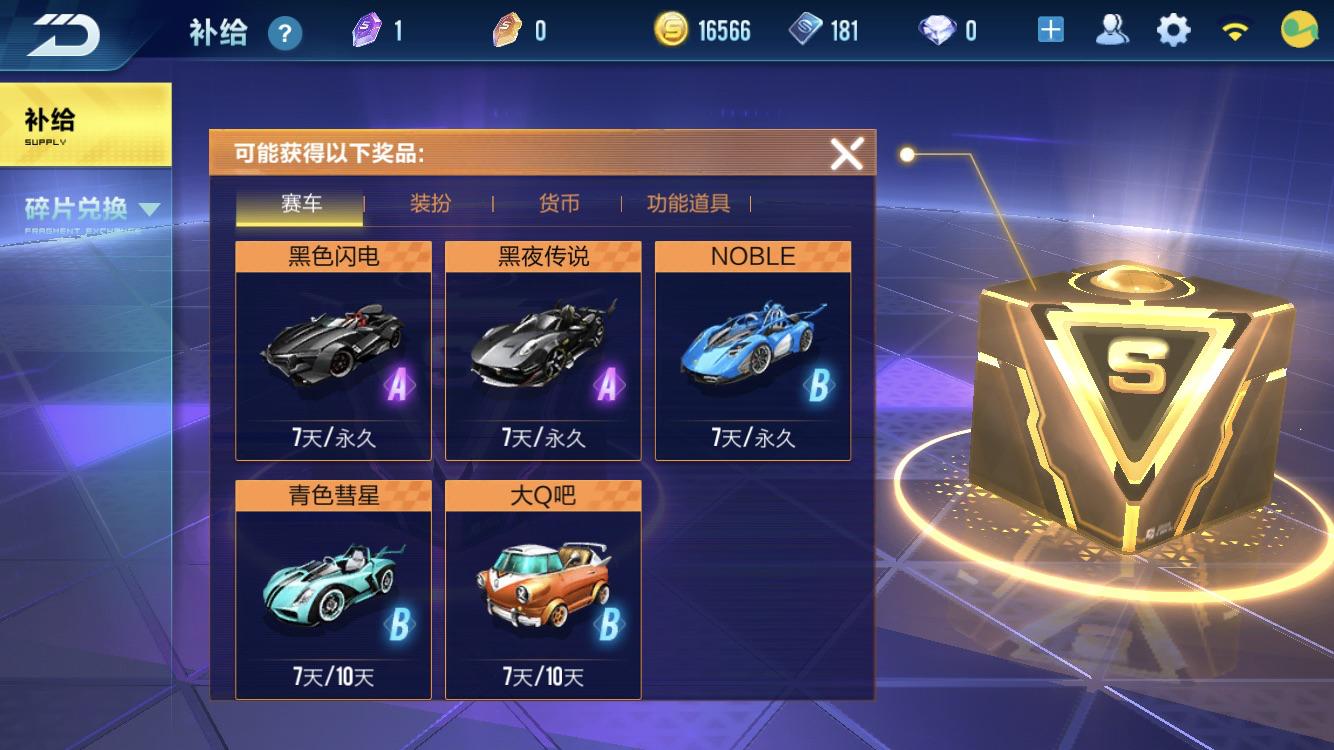Screen dimensions: 1334x750
Task: Close the prize list dialog
Action: [848, 153]
